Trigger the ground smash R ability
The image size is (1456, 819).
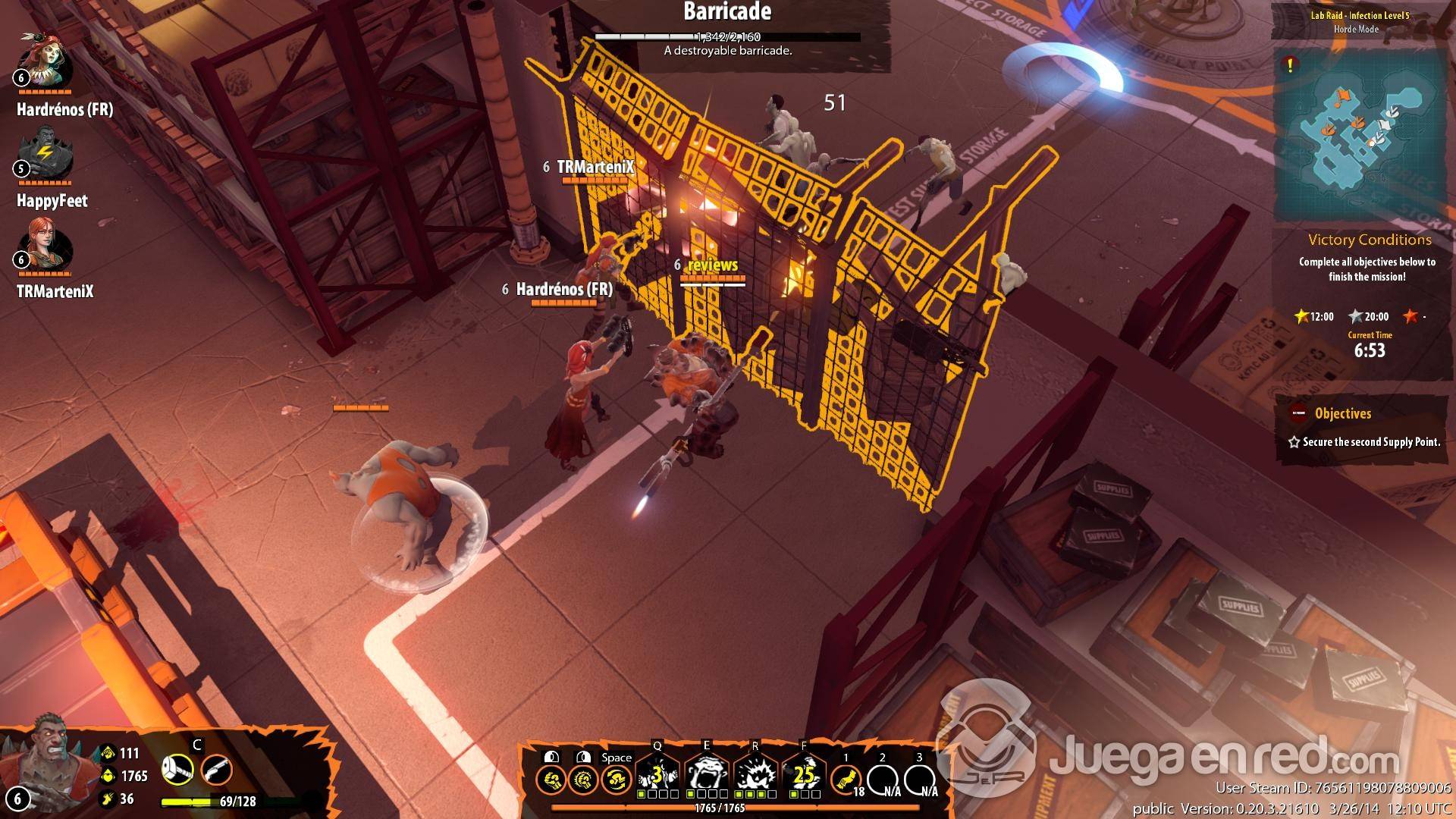tap(755, 775)
